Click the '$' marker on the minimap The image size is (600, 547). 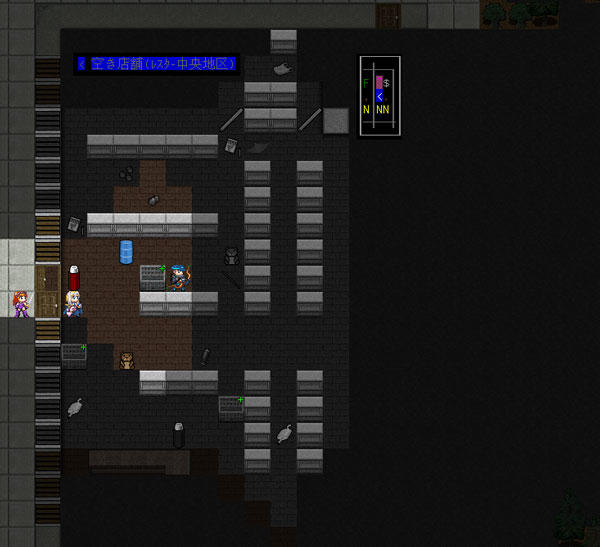coord(387,83)
